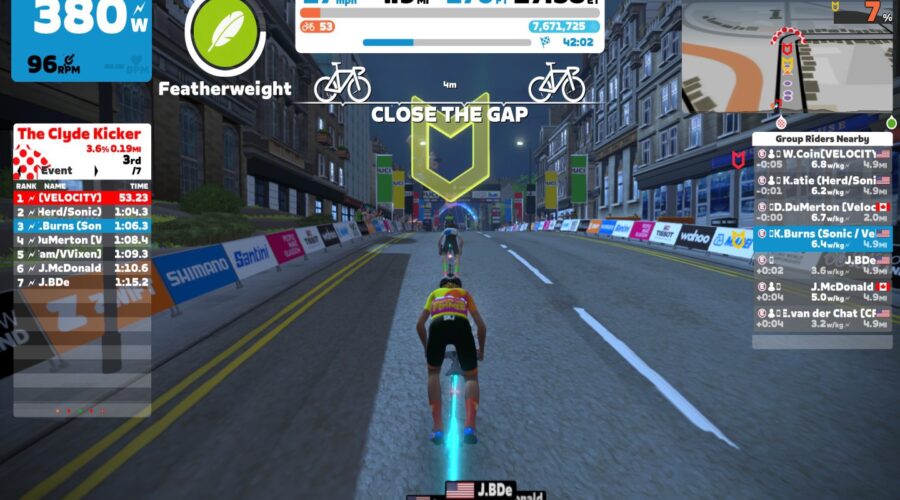The height and width of the screenshot is (500, 900).
Task: Select rank 2 Herd/Sonic leaderboard entry
Action: coord(82,212)
